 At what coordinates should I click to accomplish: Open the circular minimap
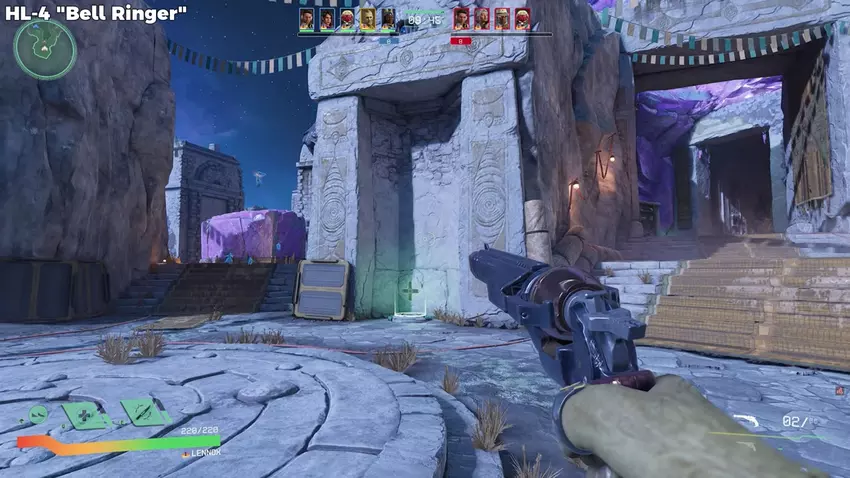[45, 49]
